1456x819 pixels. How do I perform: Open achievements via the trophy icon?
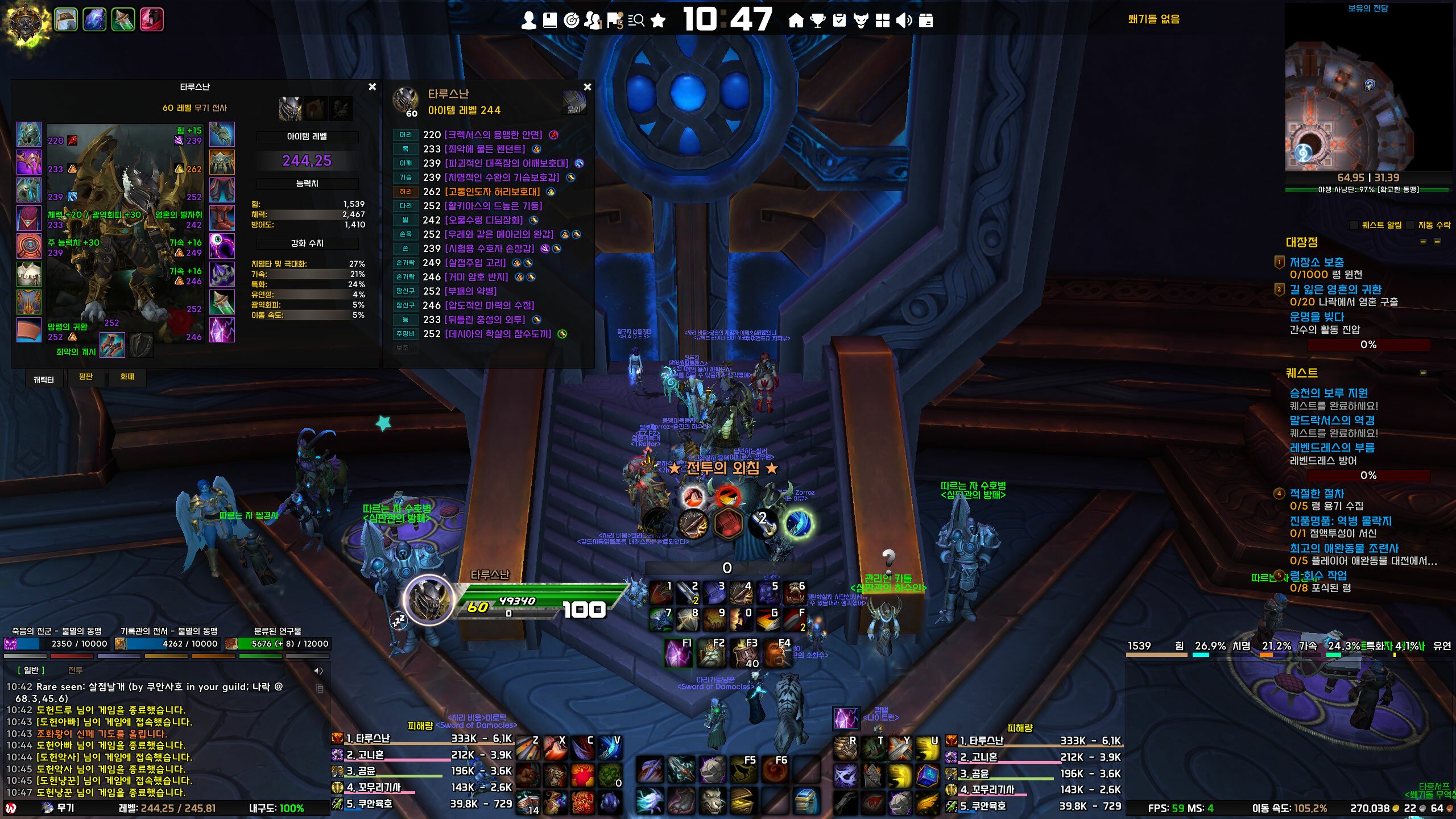click(x=817, y=21)
